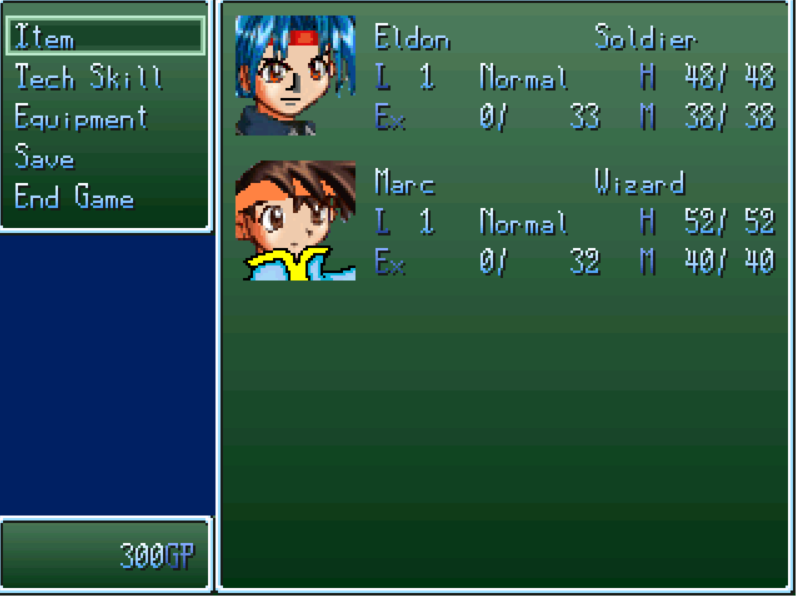
Task: Open the Item menu
Action: coord(46,38)
